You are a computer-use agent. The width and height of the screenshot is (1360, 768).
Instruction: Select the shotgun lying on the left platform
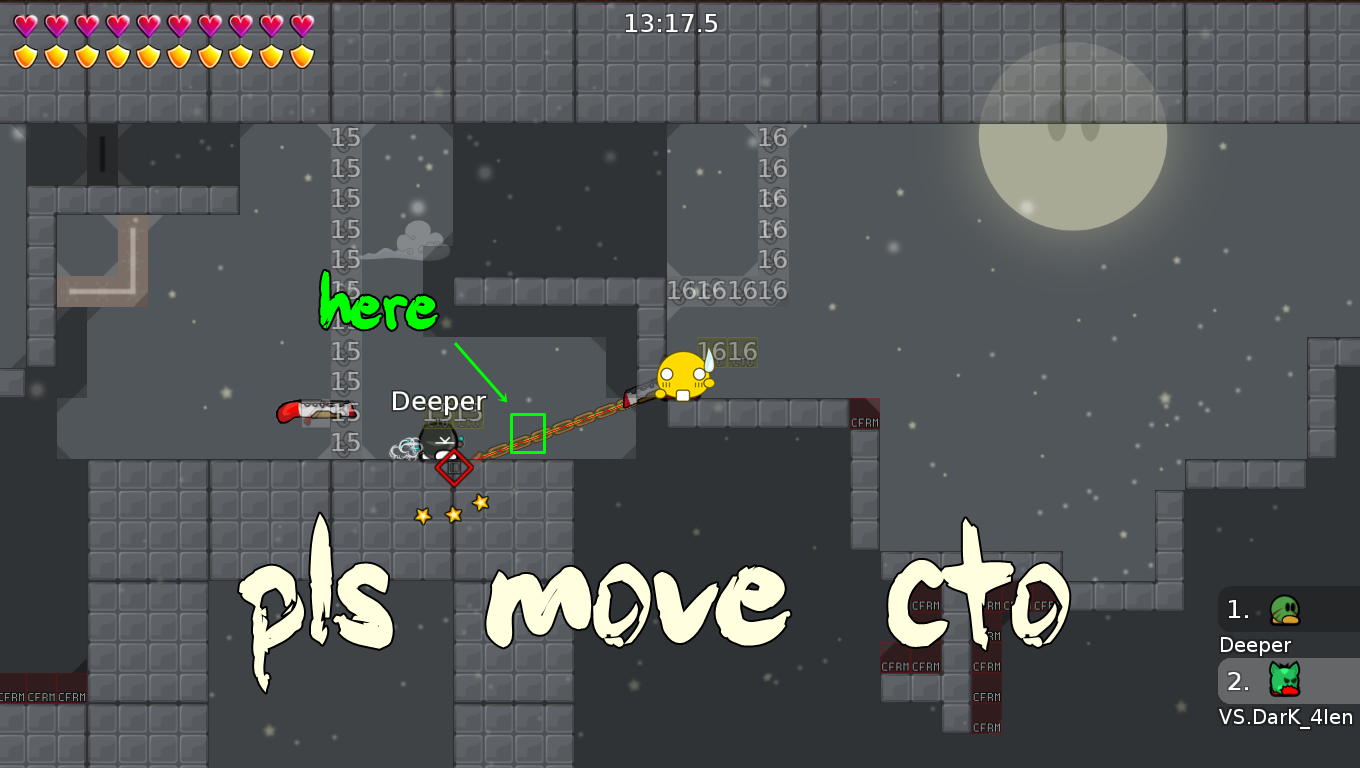coord(315,412)
